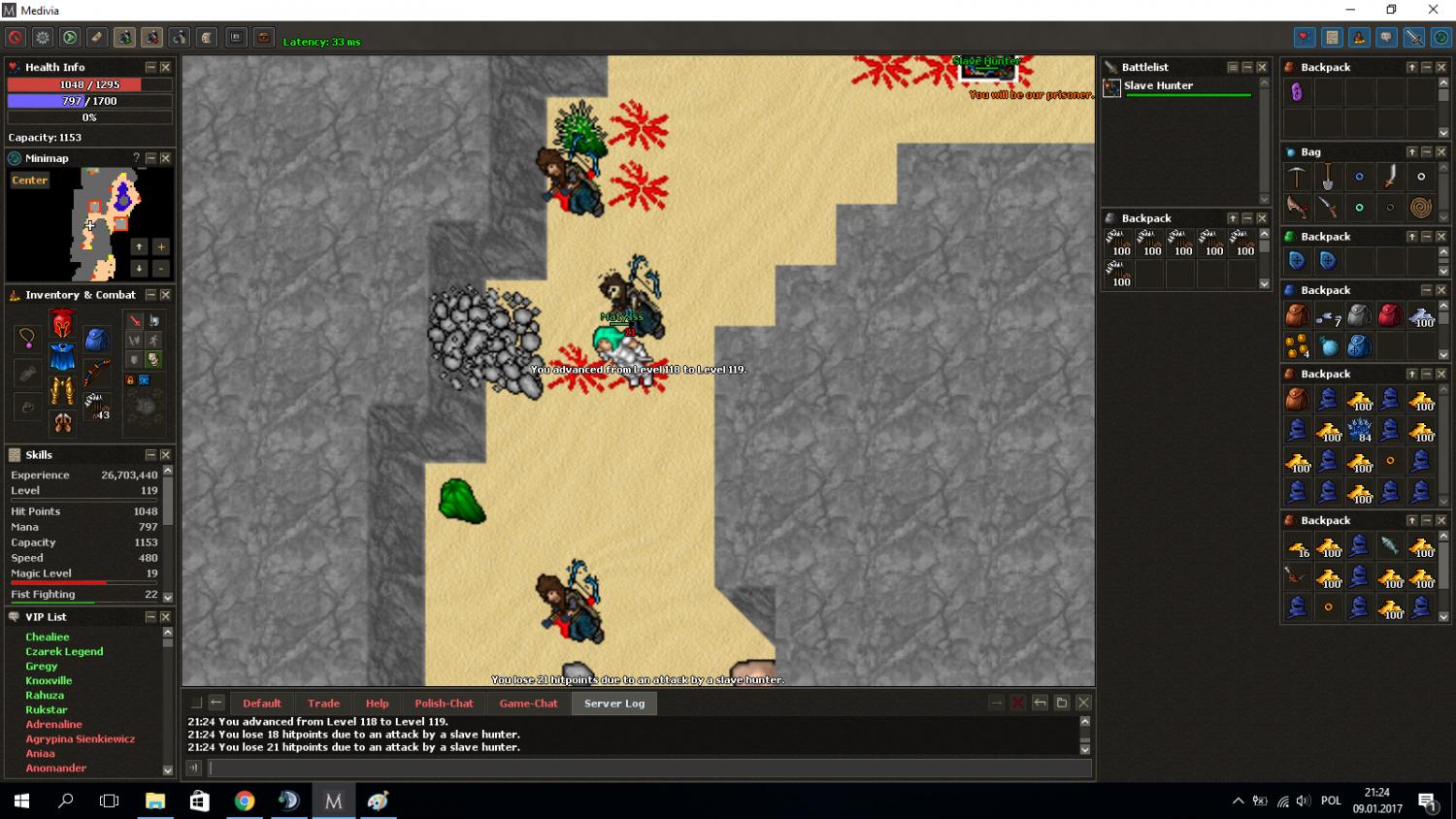Switch to the Polish-Chat tab
The width and height of the screenshot is (1456, 819).
click(x=444, y=704)
